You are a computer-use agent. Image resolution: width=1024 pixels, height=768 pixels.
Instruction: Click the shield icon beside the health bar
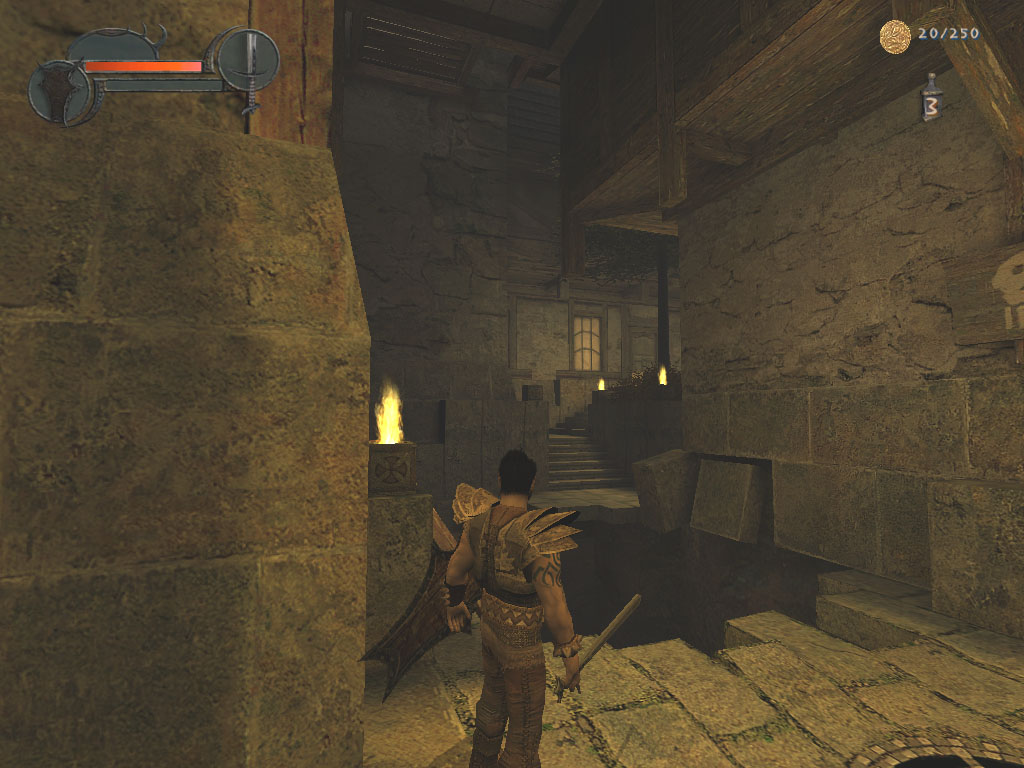pos(60,92)
